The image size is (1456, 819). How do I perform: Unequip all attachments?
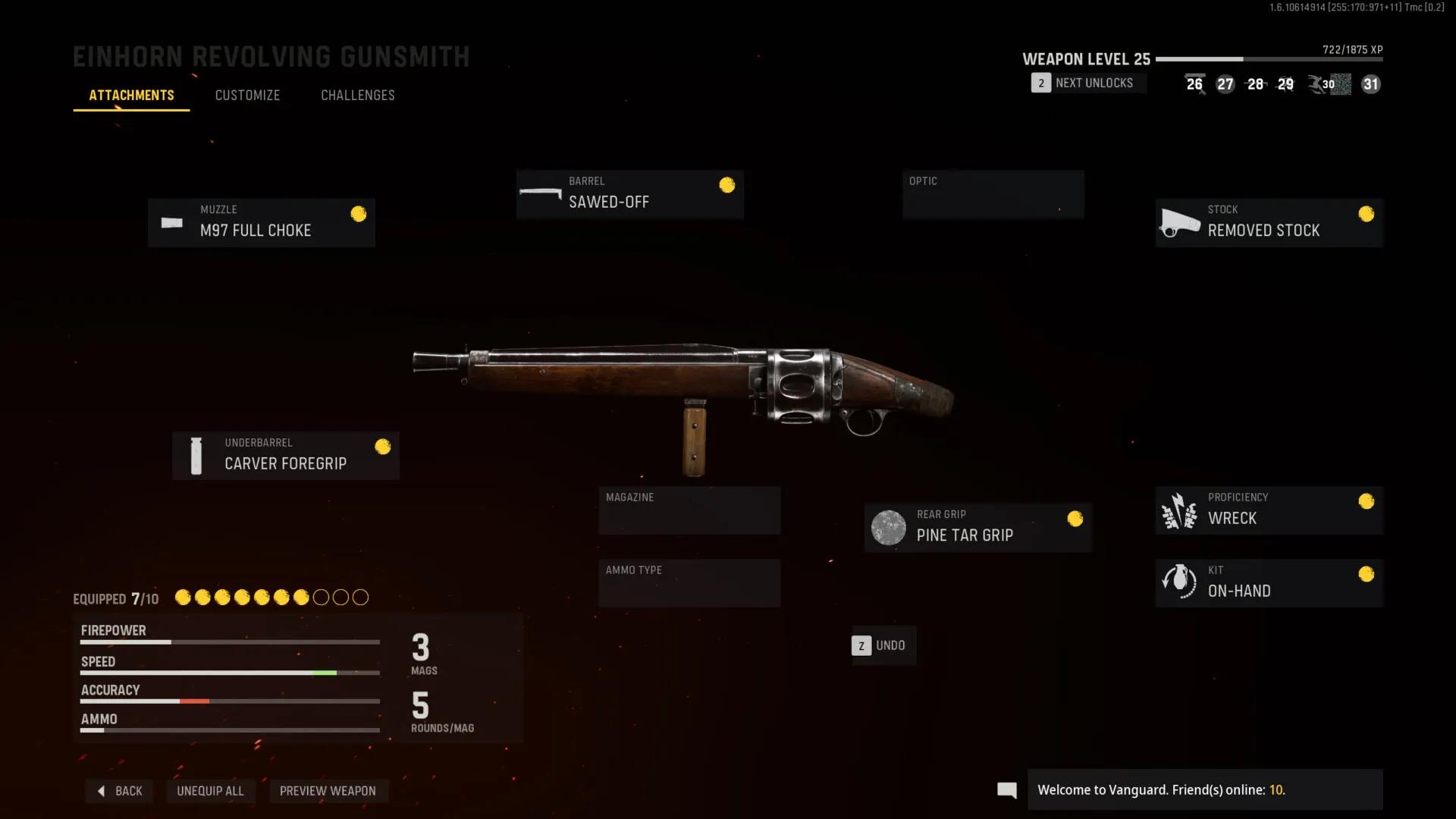(210, 791)
